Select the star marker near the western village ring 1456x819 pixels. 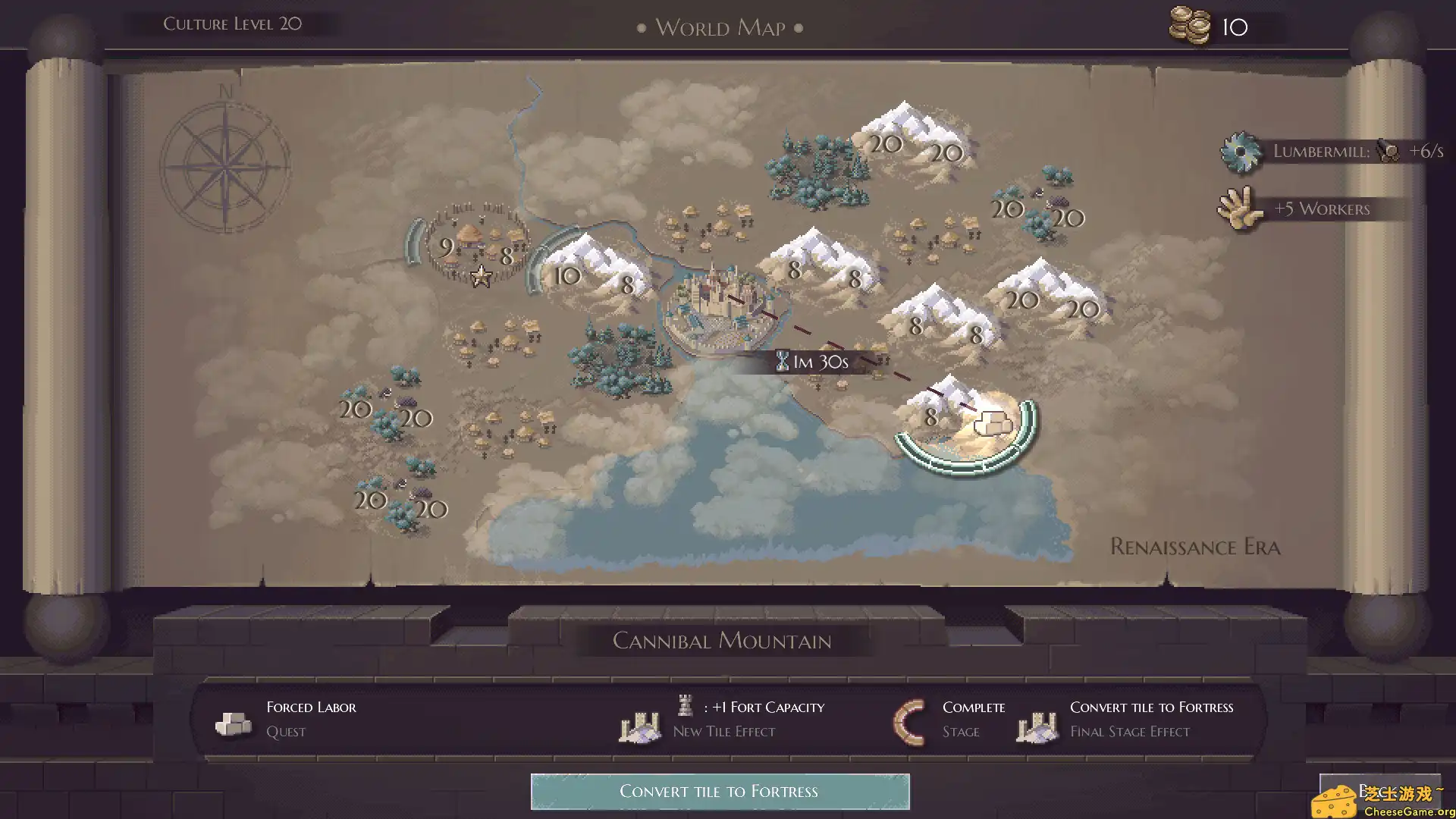480,278
